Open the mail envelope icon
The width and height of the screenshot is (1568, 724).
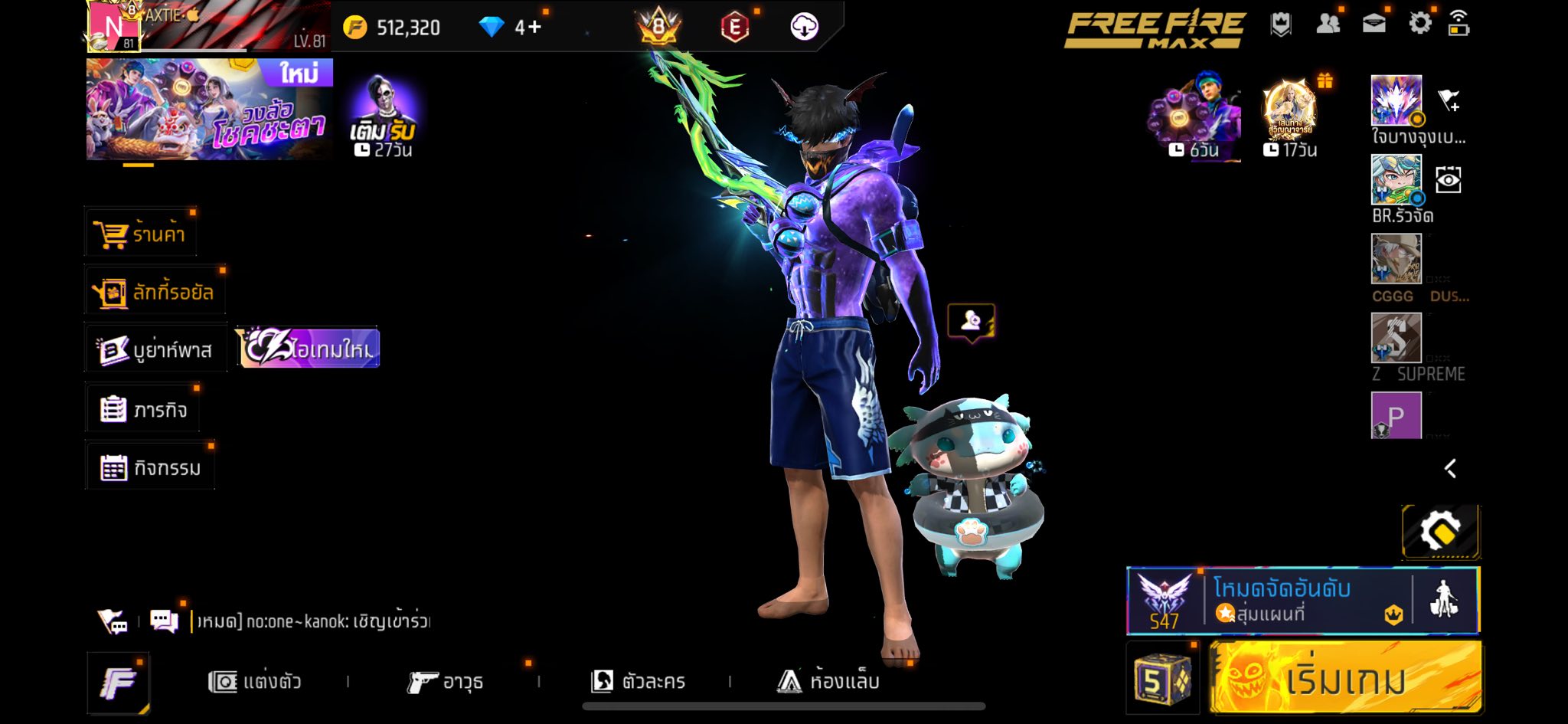[1374, 24]
